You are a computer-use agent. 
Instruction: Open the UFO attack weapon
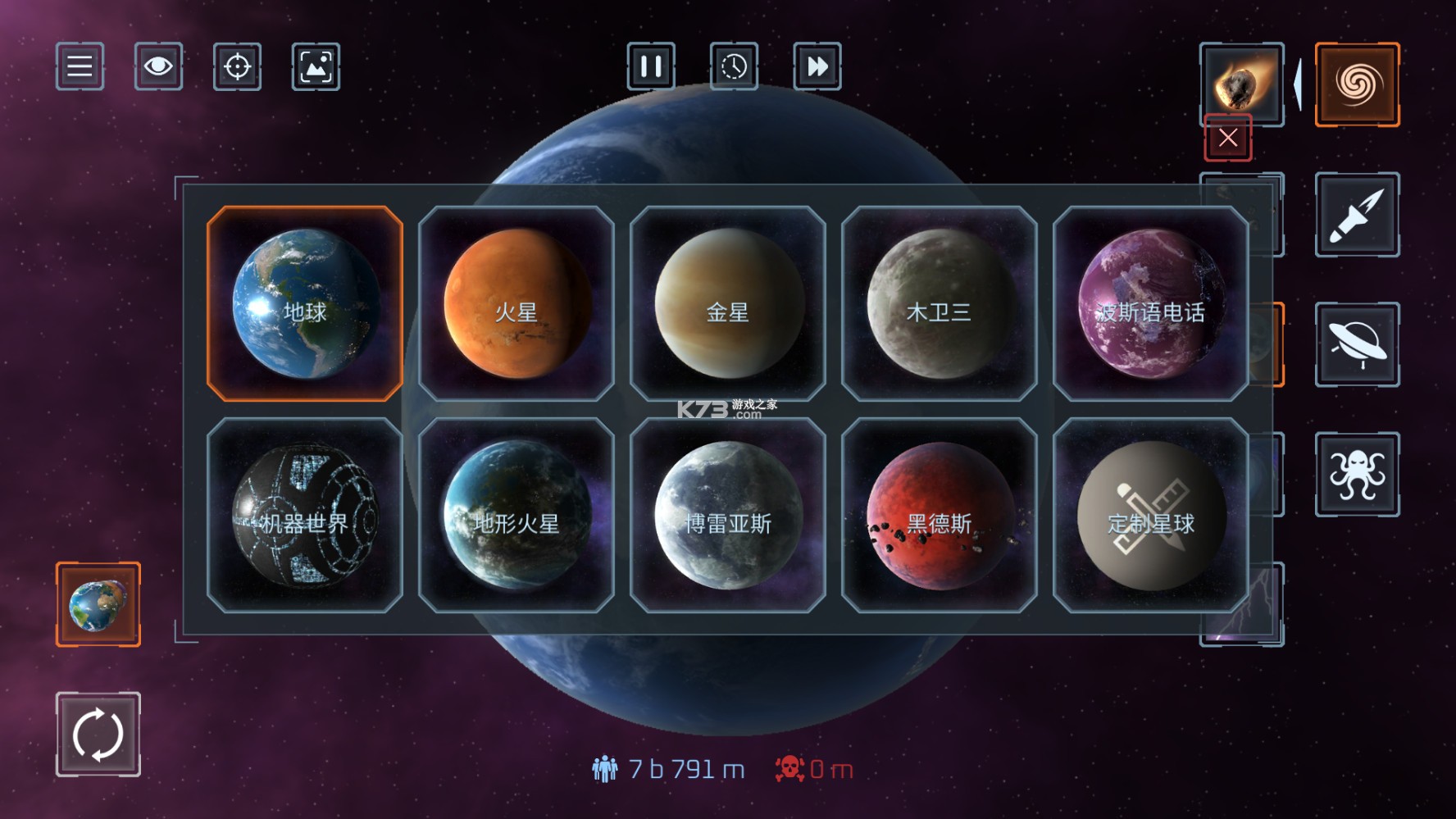pos(1357,344)
